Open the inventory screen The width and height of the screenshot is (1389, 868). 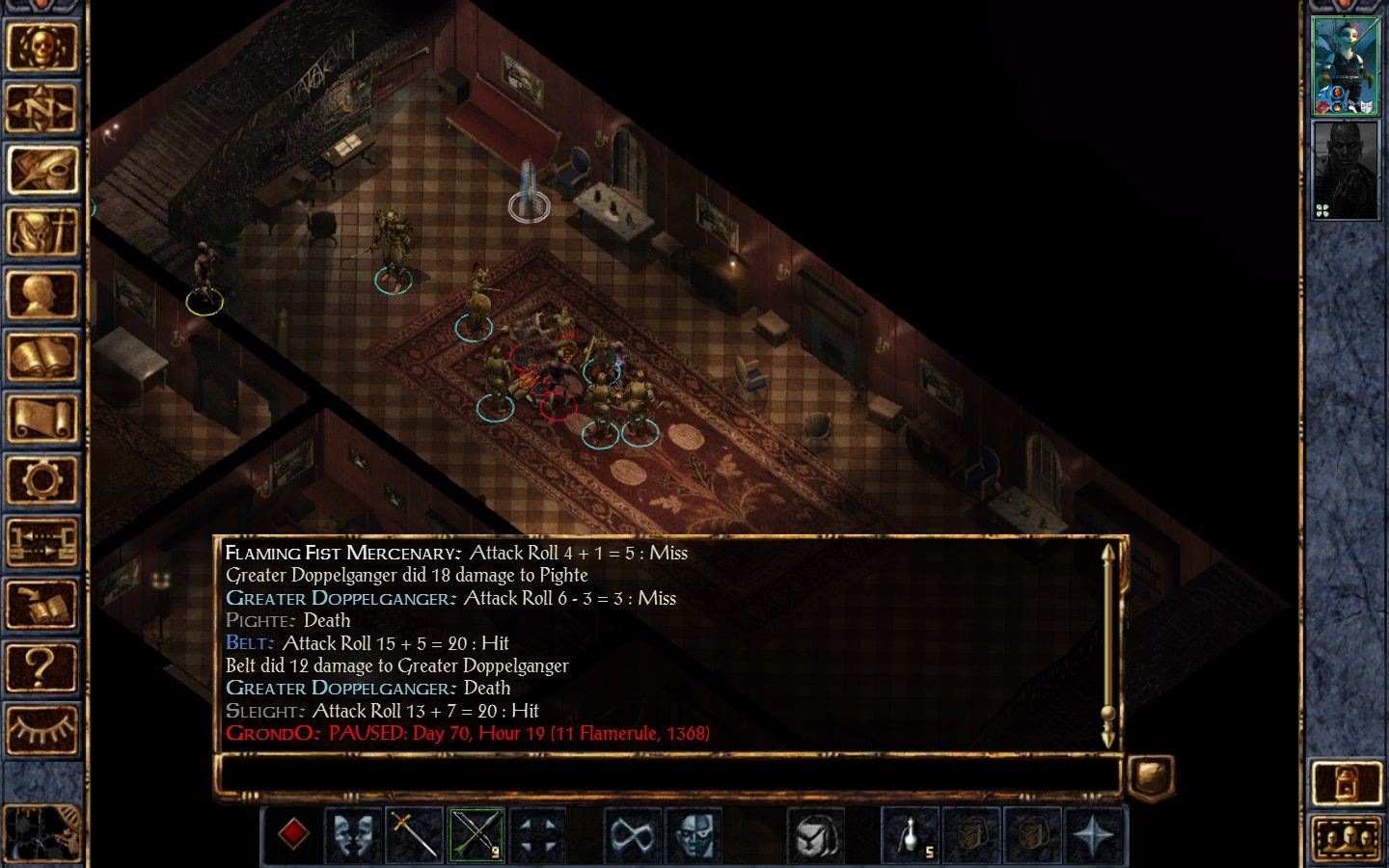pyautogui.click(x=41, y=232)
